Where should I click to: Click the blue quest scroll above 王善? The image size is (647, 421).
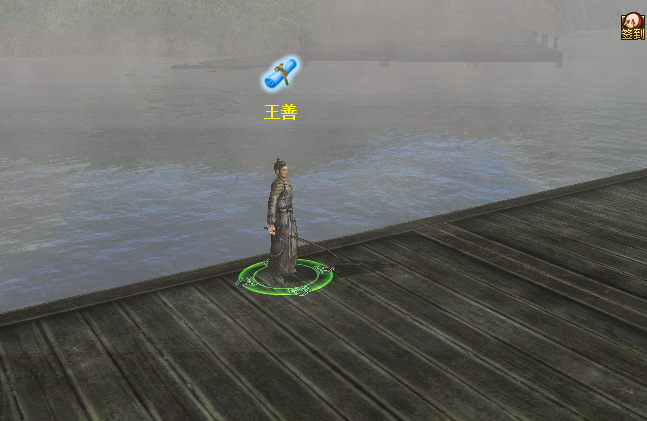pyautogui.click(x=281, y=74)
